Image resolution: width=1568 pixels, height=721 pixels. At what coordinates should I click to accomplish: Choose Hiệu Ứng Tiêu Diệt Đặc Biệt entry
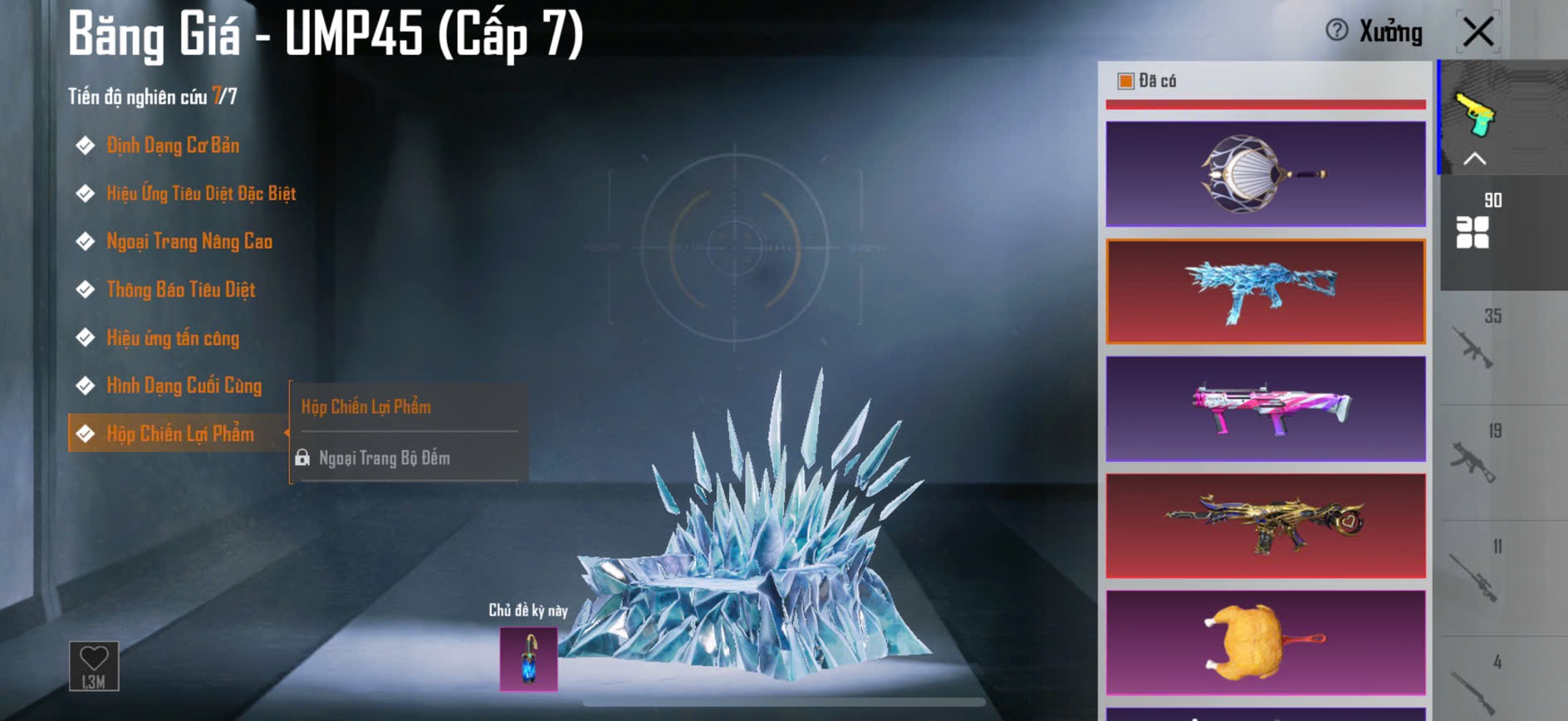pos(200,194)
